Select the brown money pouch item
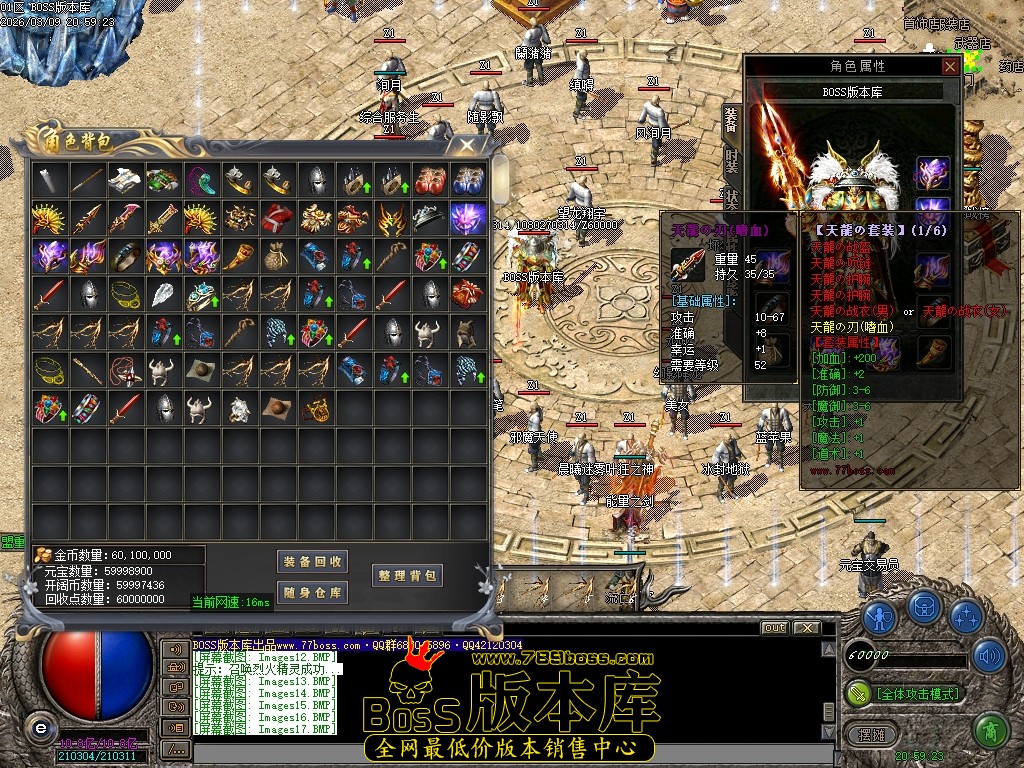This screenshot has height=768, width=1024. [277, 256]
